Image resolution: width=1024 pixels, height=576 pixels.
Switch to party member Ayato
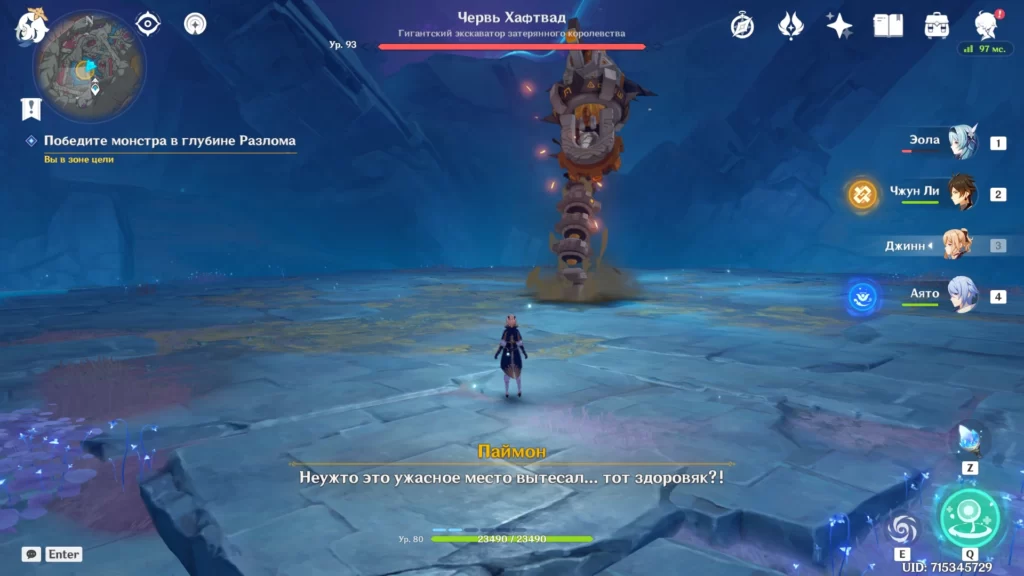962,296
